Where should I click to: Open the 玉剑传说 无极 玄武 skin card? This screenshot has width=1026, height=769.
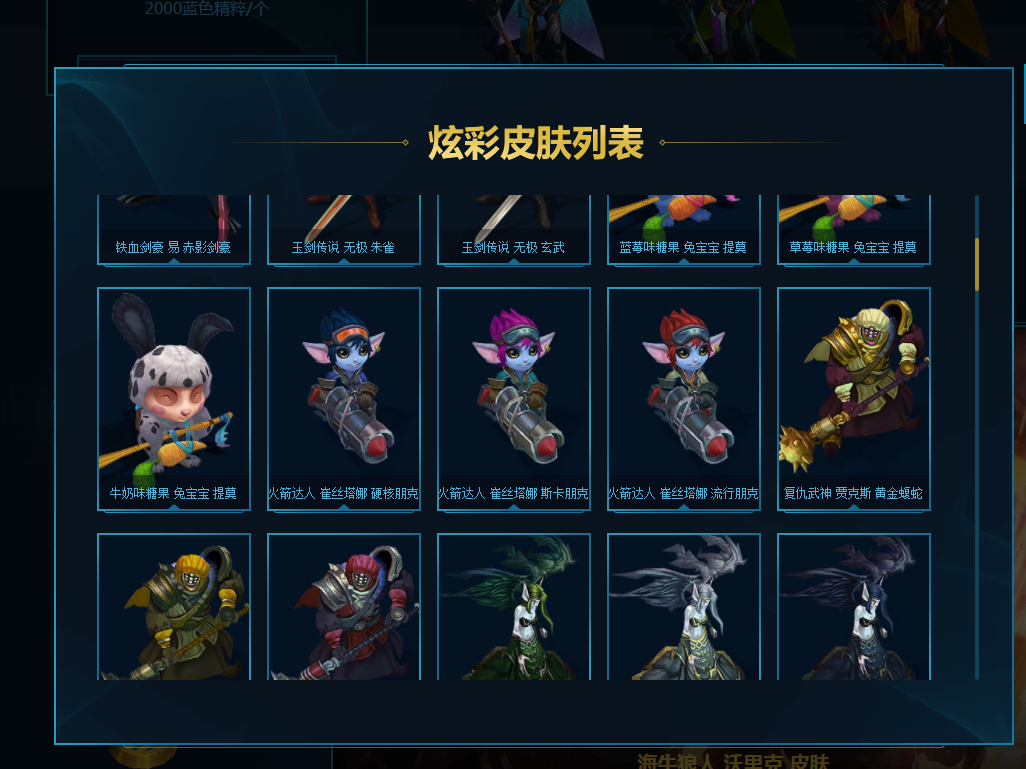[x=513, y=230]
